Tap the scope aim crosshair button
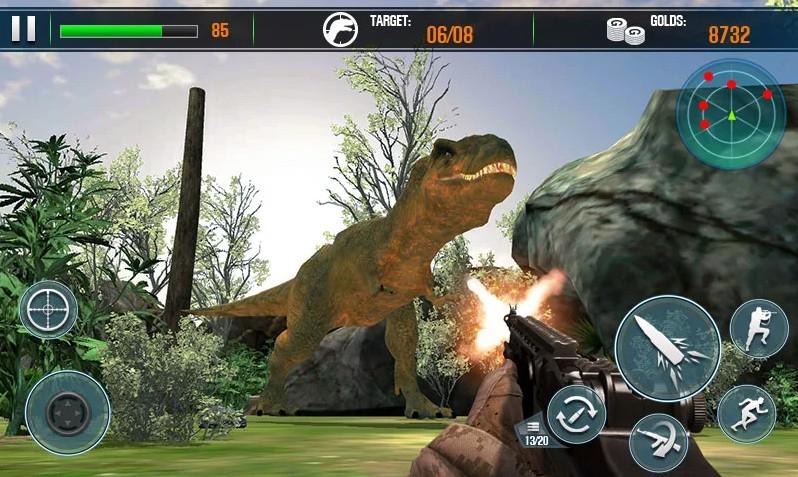Viewport: 798px width, 477px height. pyautogui.click(x=48, y=309)
